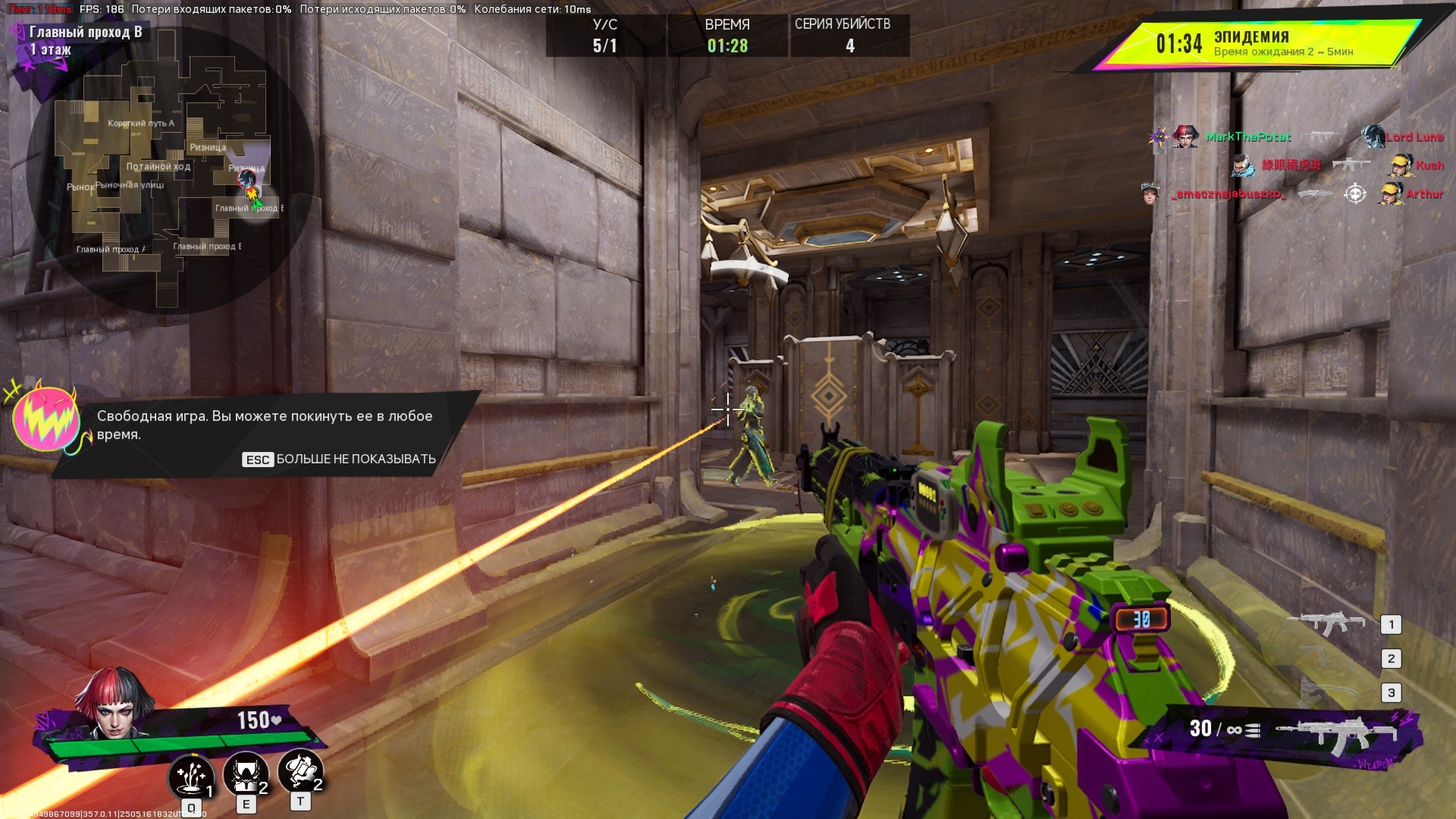1456x819 pixels.
Task: Select player Kush in the scoreboard
Action: coord(1429,165)
